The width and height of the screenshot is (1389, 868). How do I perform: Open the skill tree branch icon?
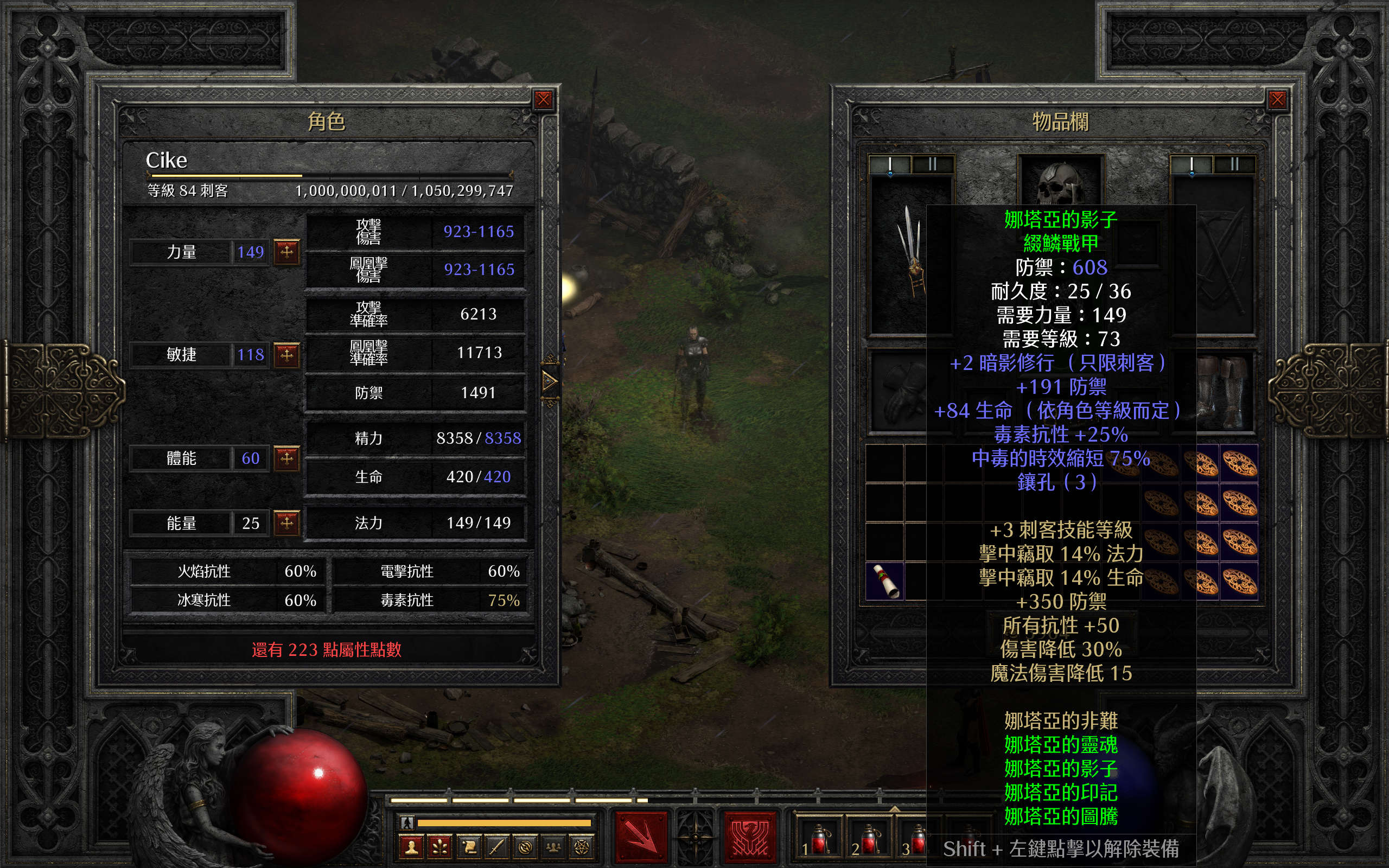440,847
